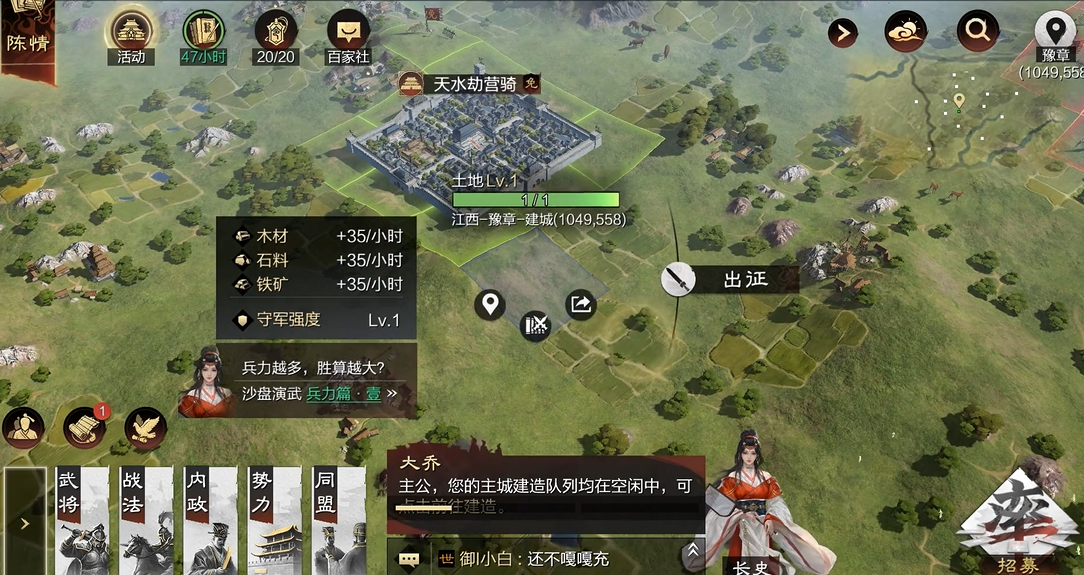Image resolution: width=1084 pixels, height=575 pixels.
Task: Open the 同盟 alliance menu
Action: click(x=338, y=520)
